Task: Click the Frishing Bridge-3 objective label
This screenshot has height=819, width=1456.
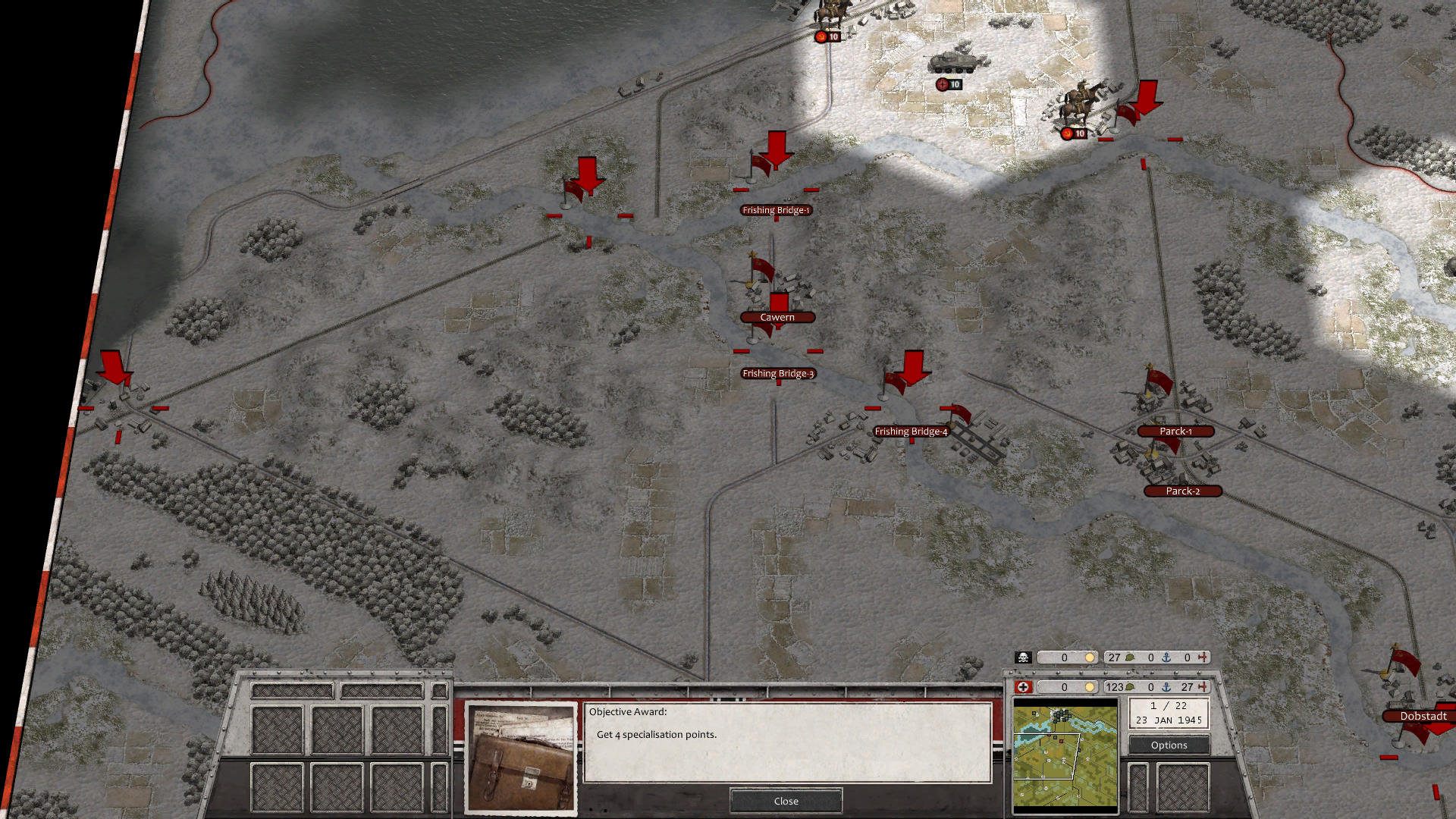Action: (x=777, y=373)
